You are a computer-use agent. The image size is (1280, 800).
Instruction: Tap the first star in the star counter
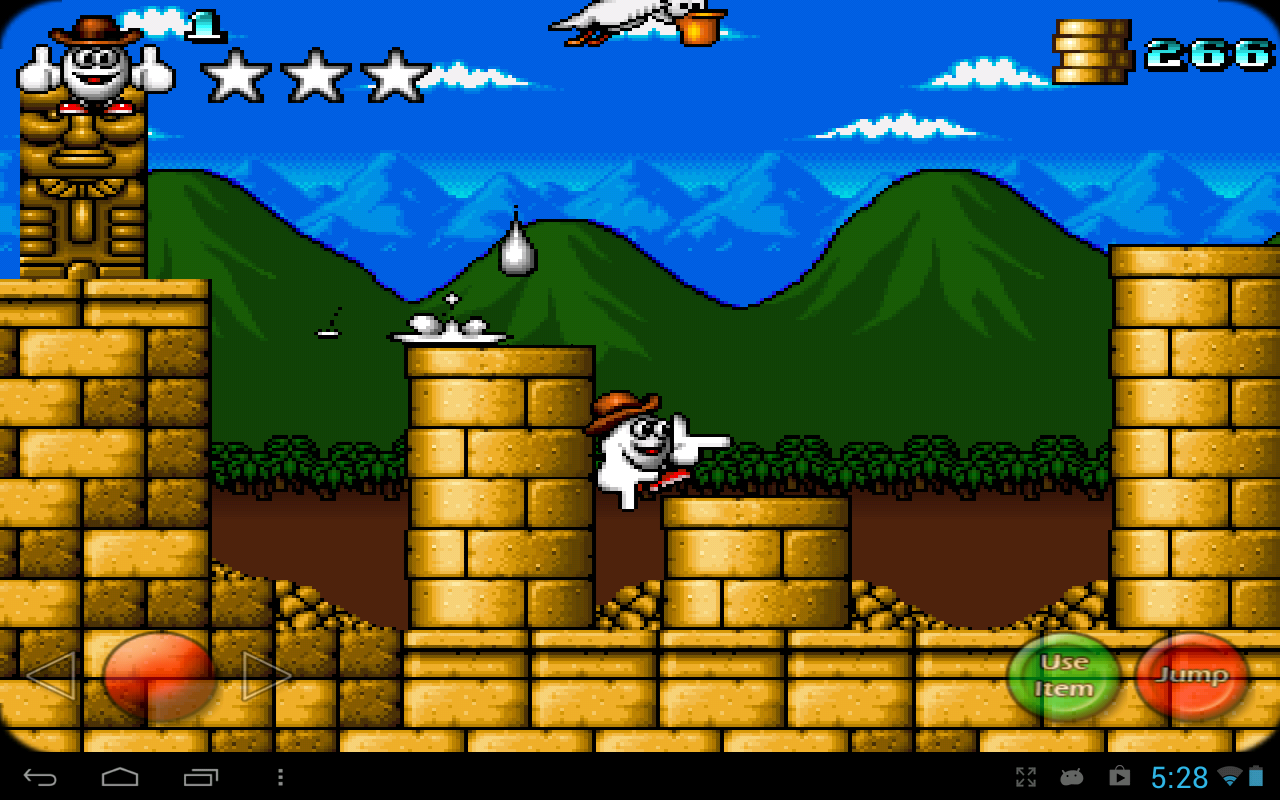click(235, 75)
